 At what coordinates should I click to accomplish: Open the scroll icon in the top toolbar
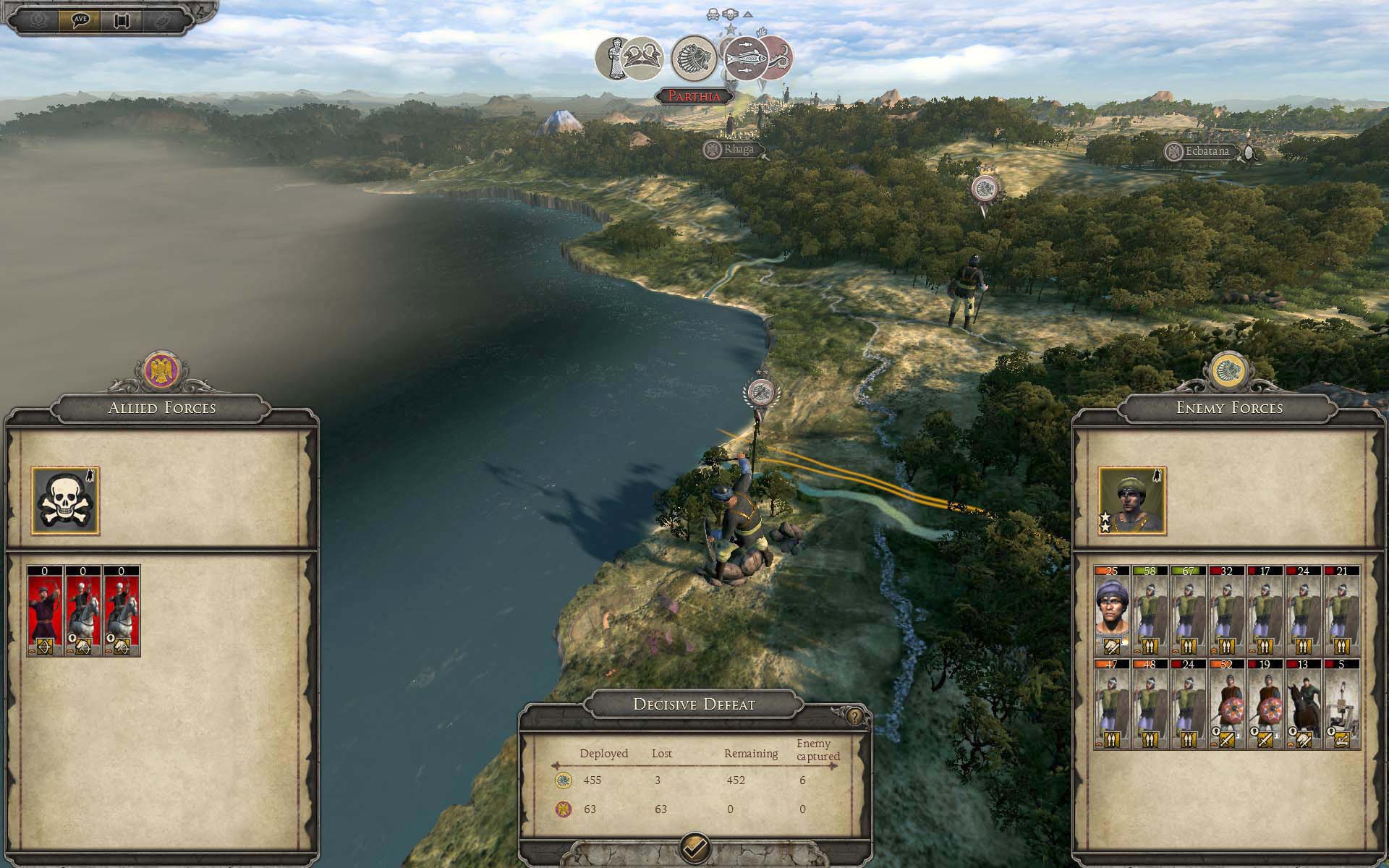(121, 20)
